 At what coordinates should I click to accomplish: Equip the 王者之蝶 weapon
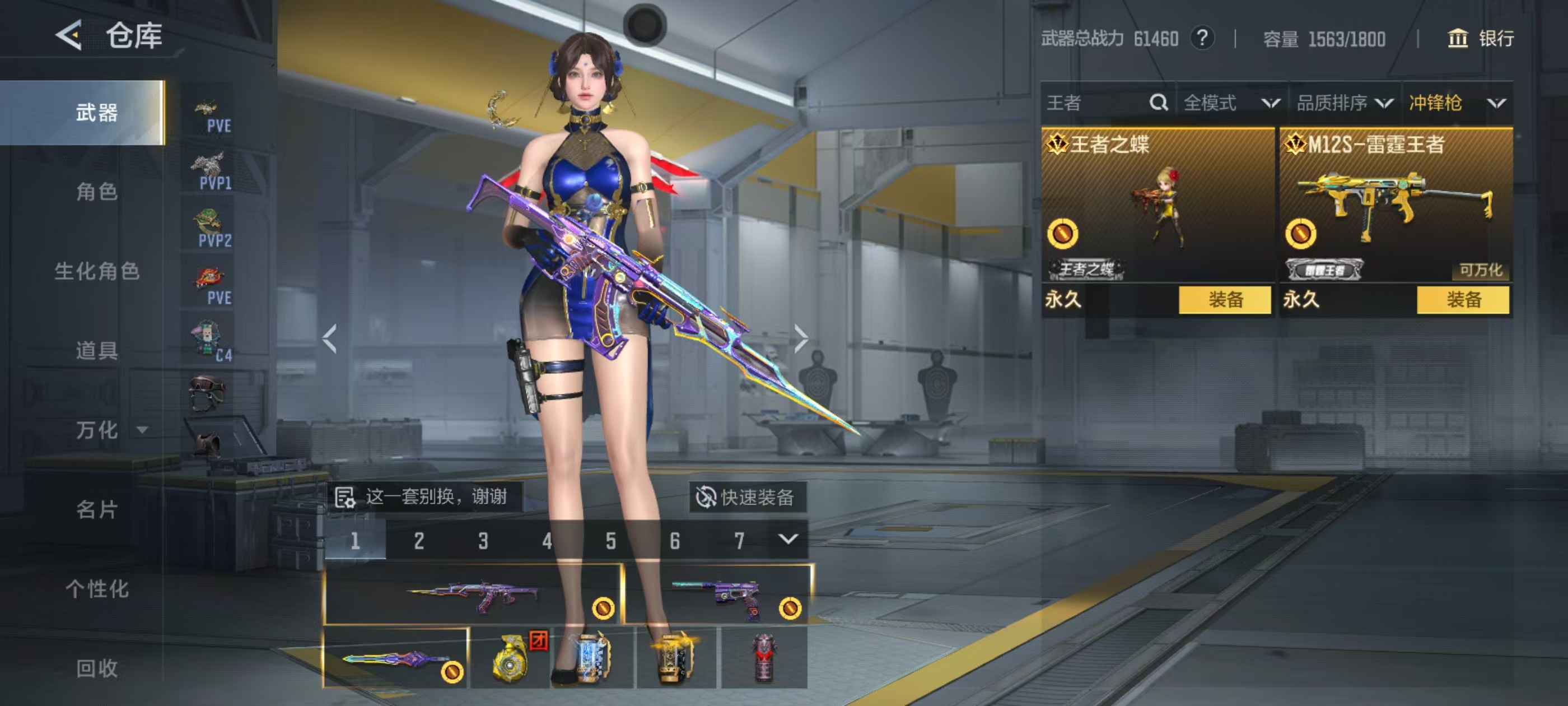pyautogui.click(x=1225, y=300)
